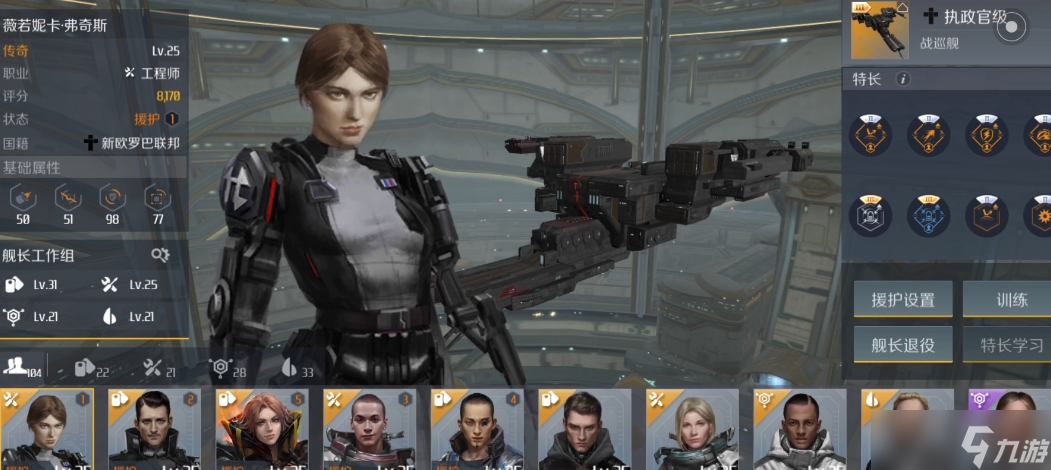Viewport: 1051px width, 470px height.
Task: Open the captain work group gear settings
Action: pyautogui.click(x=160, y=255)
